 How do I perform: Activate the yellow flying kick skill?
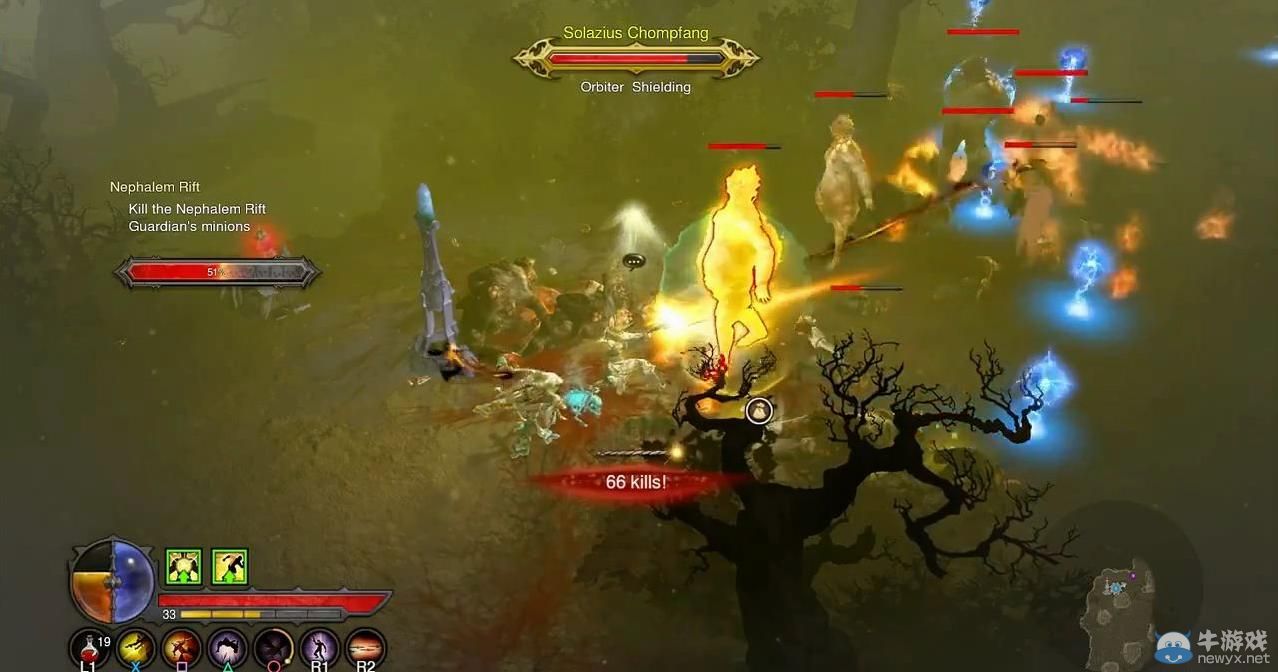pyautogui.click(x=135, y=647)
